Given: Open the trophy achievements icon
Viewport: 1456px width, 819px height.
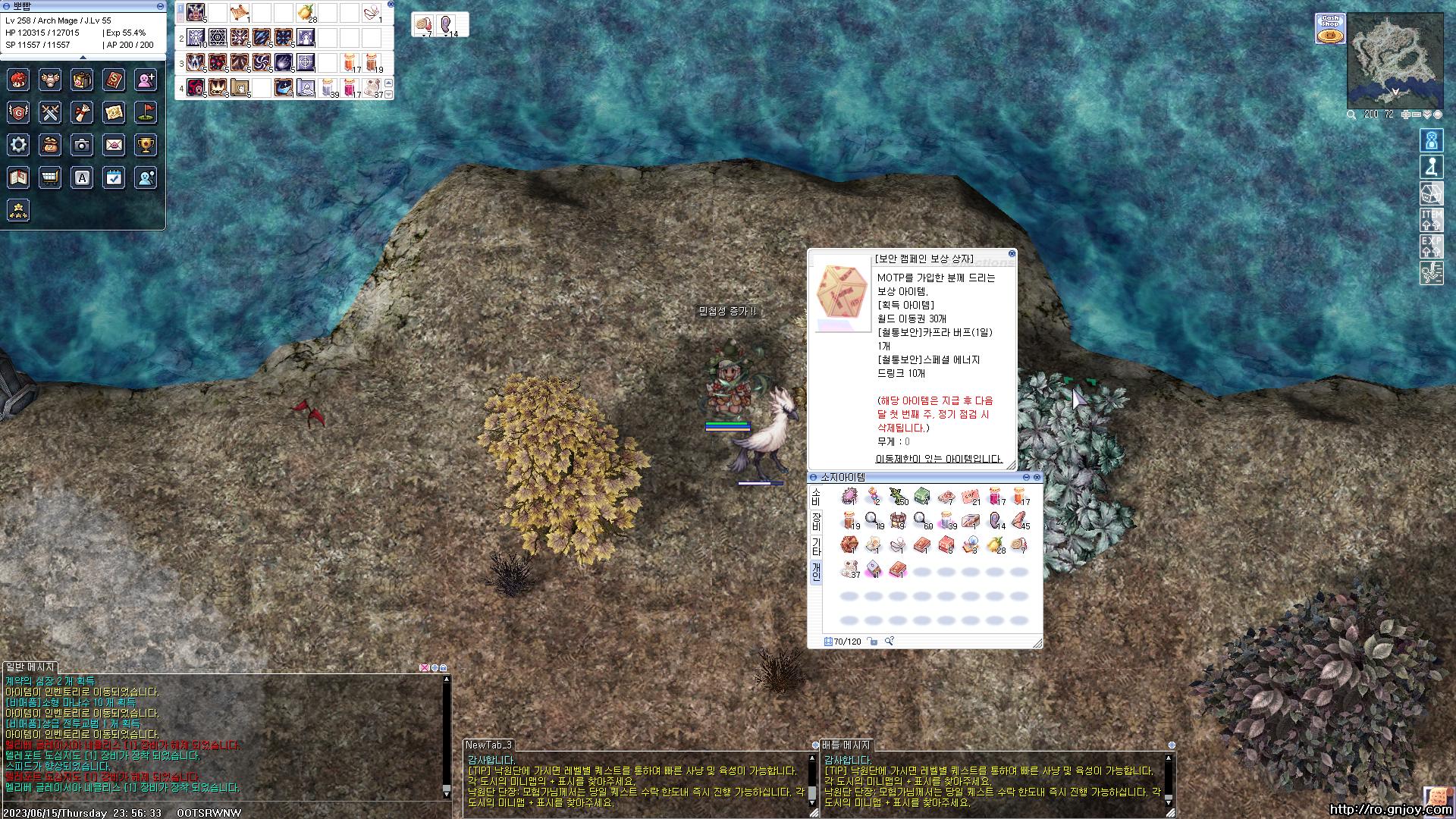Looking at the screenshot, I should [x=146, y=144].
